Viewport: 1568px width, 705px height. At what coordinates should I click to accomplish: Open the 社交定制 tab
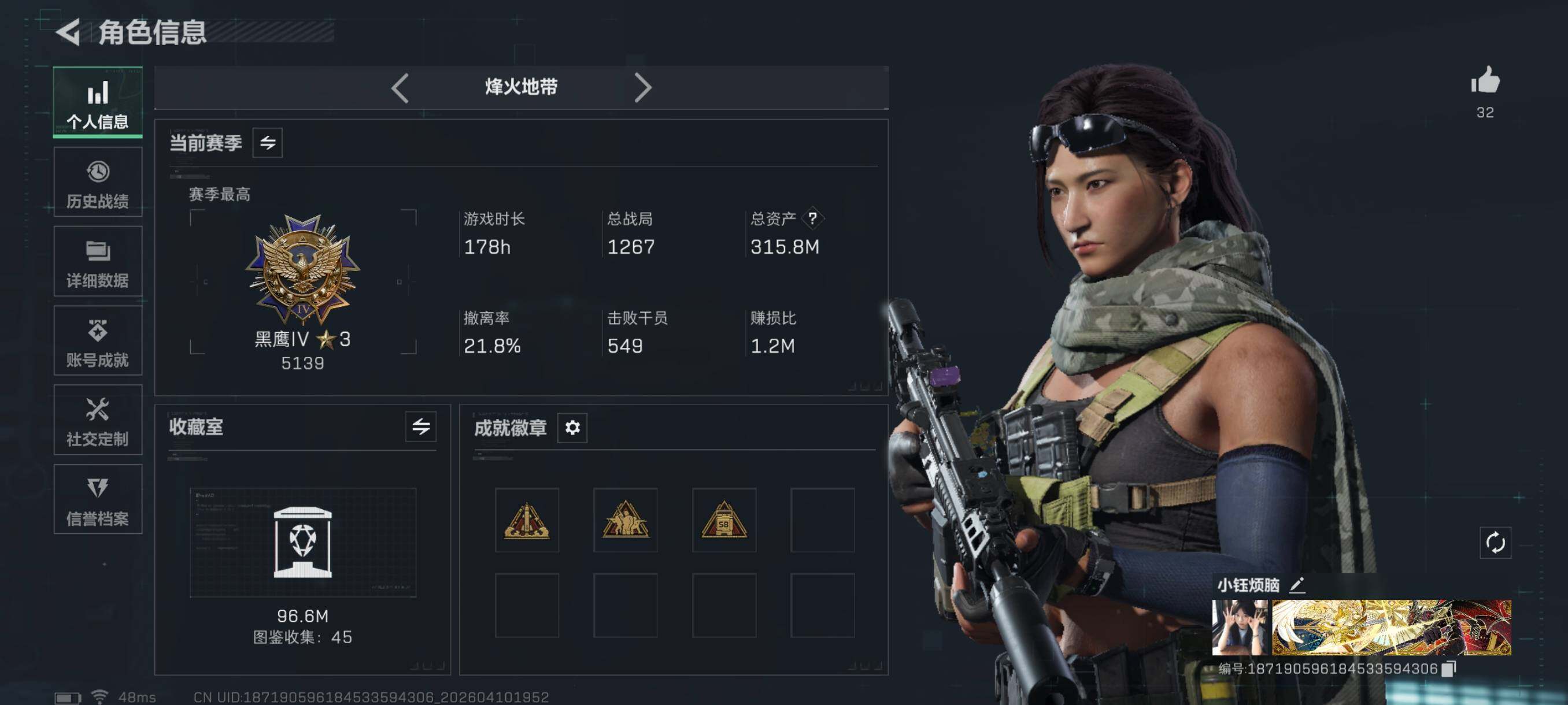click(x=97, y=420)
